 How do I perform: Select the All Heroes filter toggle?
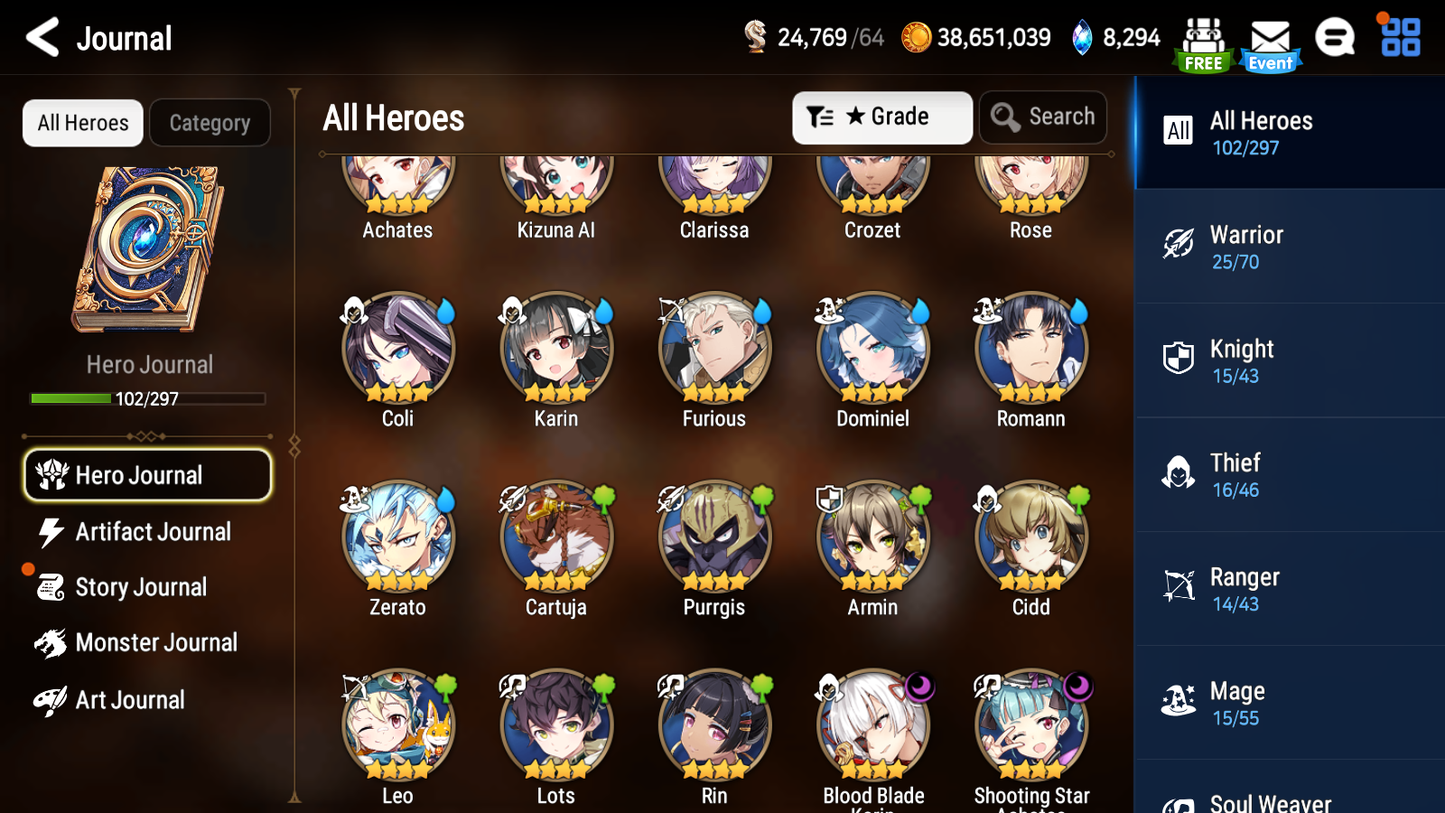click(82, 122)
